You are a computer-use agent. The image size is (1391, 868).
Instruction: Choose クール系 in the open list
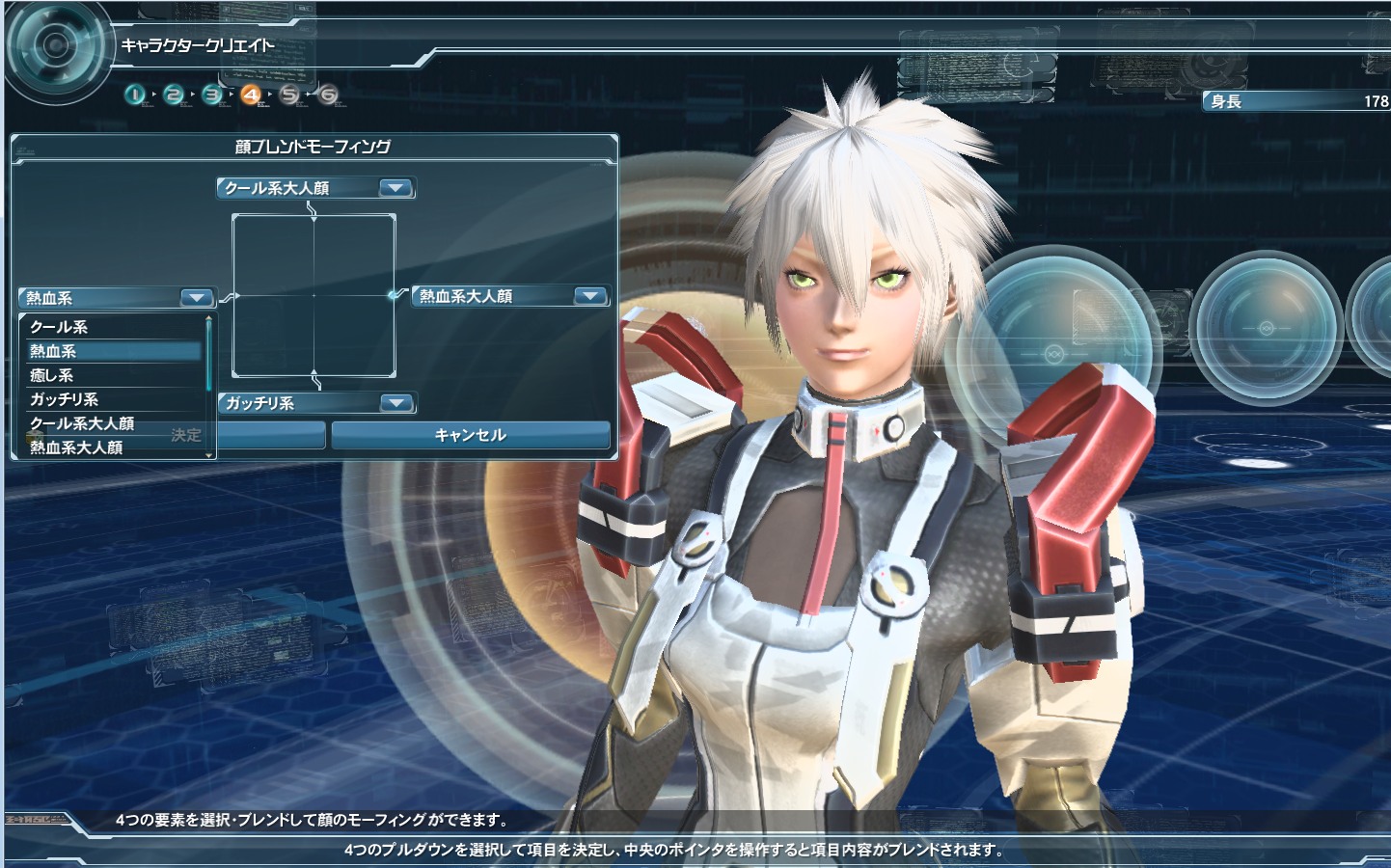[x=114, y=327]
